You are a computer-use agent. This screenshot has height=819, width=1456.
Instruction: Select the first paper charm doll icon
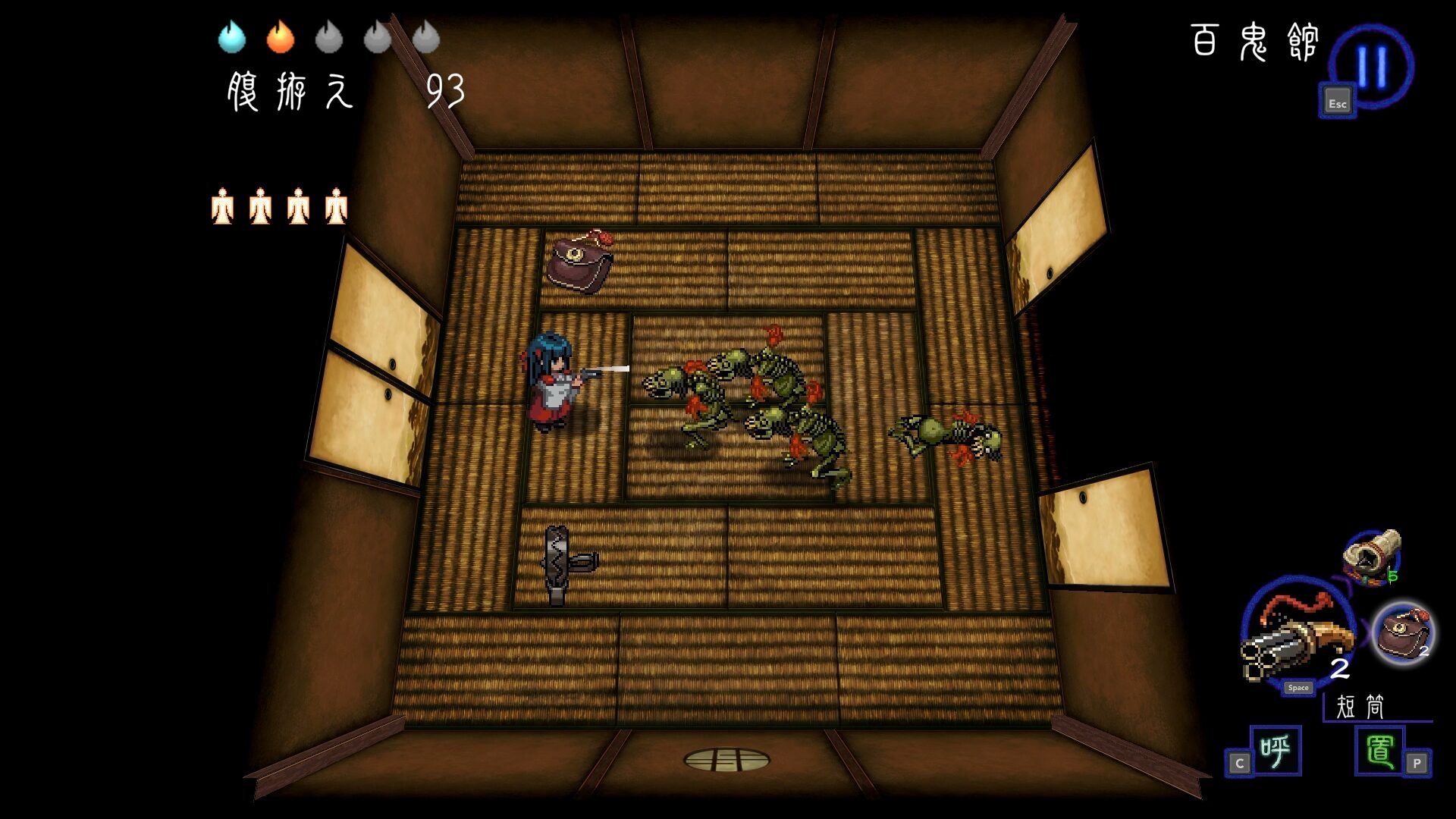(x=222, y=206)
